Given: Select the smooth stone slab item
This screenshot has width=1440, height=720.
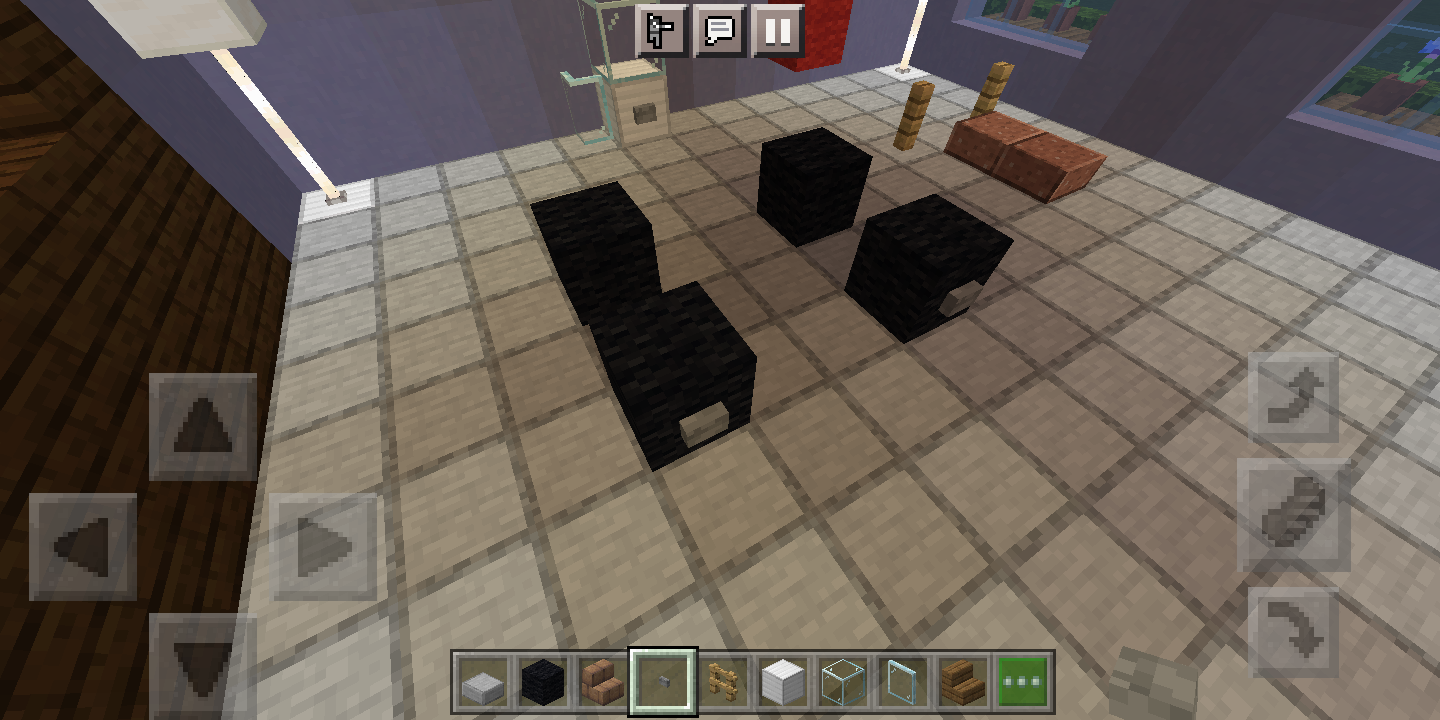Looking at the screenshot, I should [x=484, y=682].
